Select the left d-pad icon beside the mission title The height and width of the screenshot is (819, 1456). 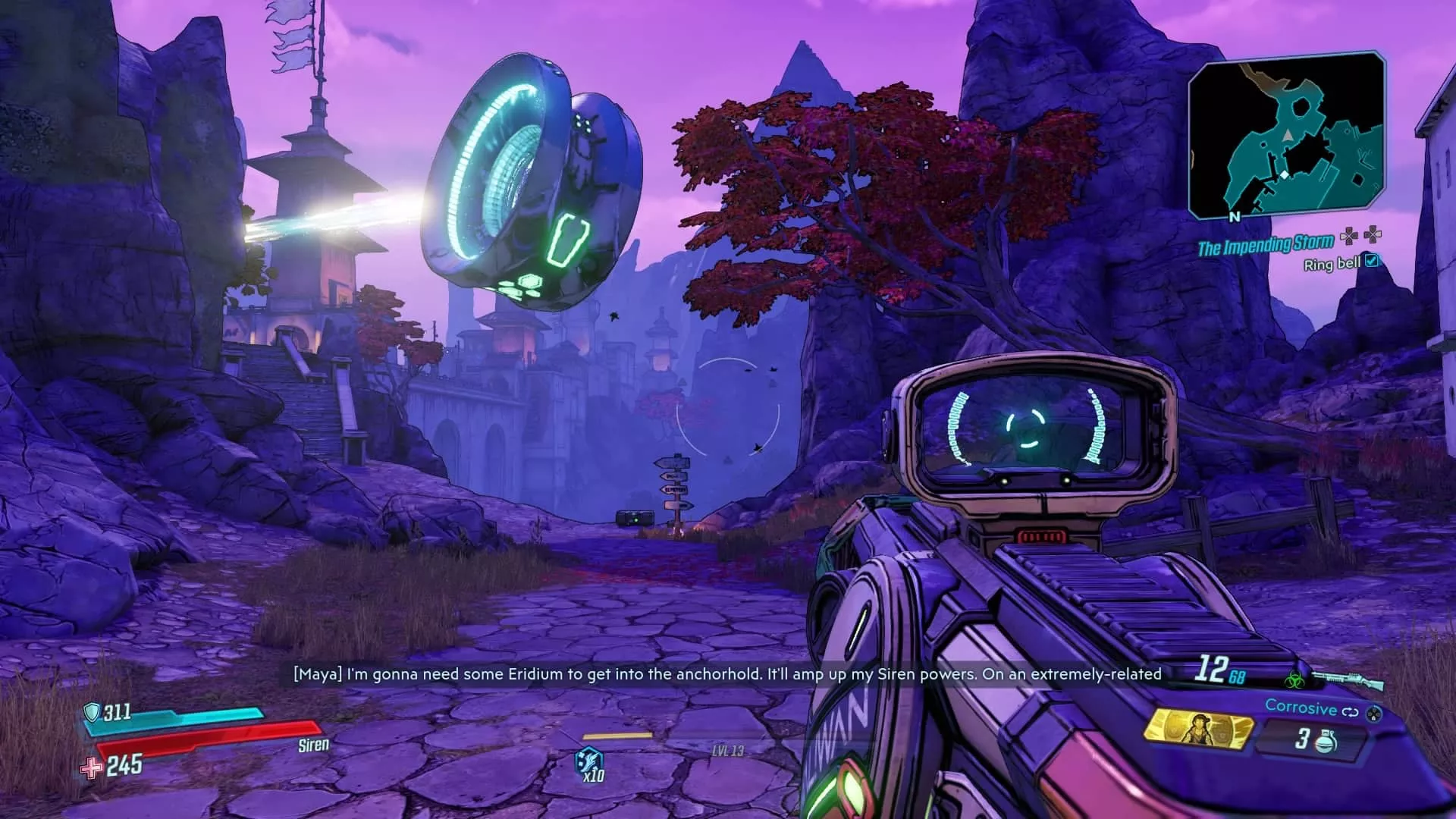tap(1349, 236)
